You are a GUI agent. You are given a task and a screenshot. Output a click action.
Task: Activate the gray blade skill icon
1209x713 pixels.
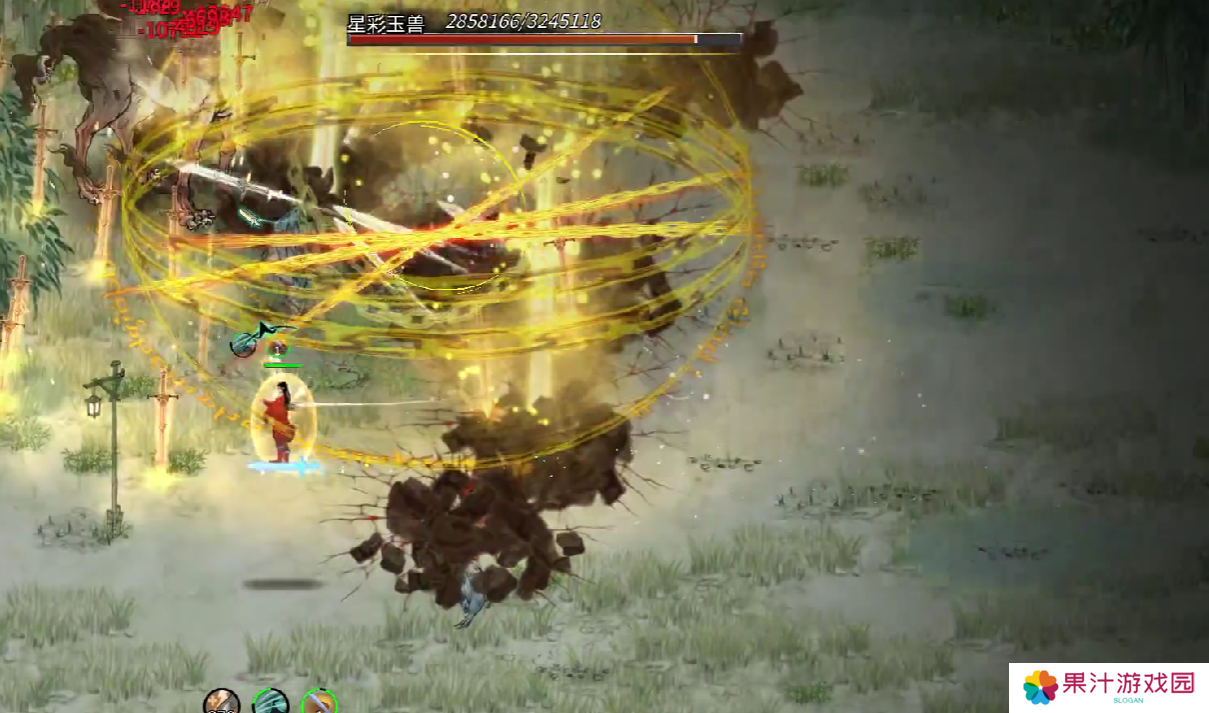point(221,702)
